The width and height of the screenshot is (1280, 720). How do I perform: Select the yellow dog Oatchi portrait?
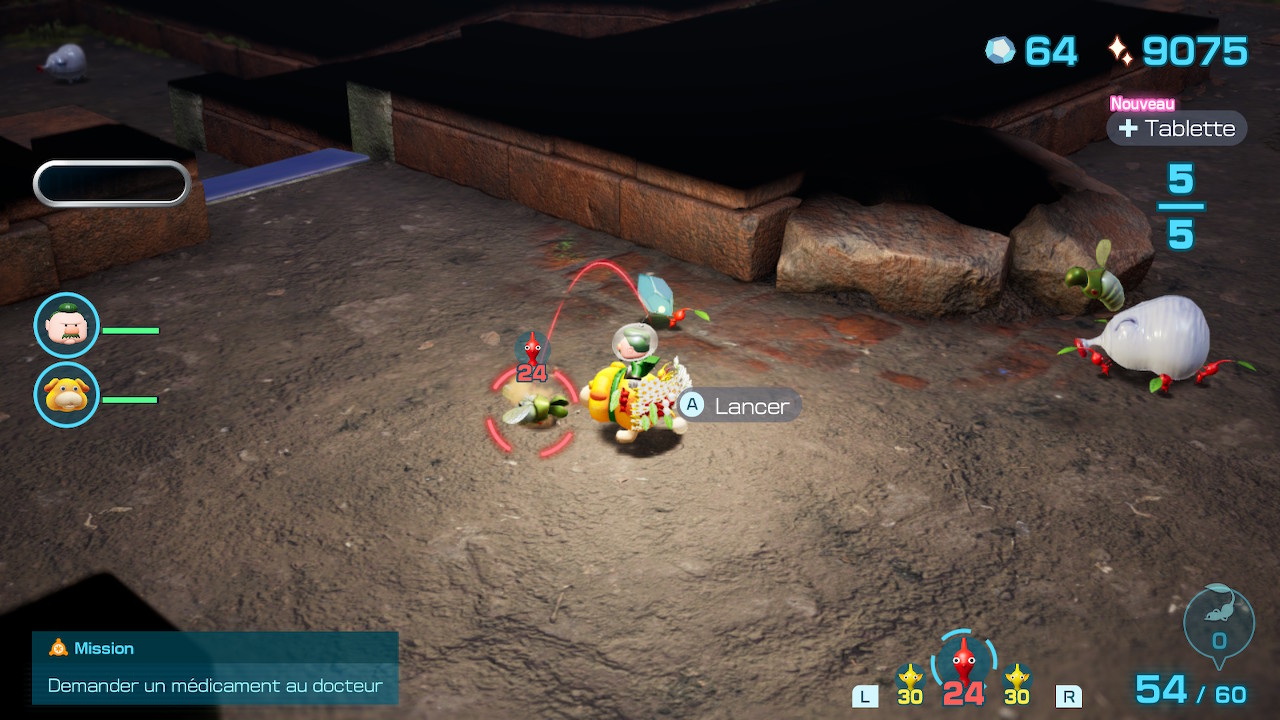click(x=67, y=395)
